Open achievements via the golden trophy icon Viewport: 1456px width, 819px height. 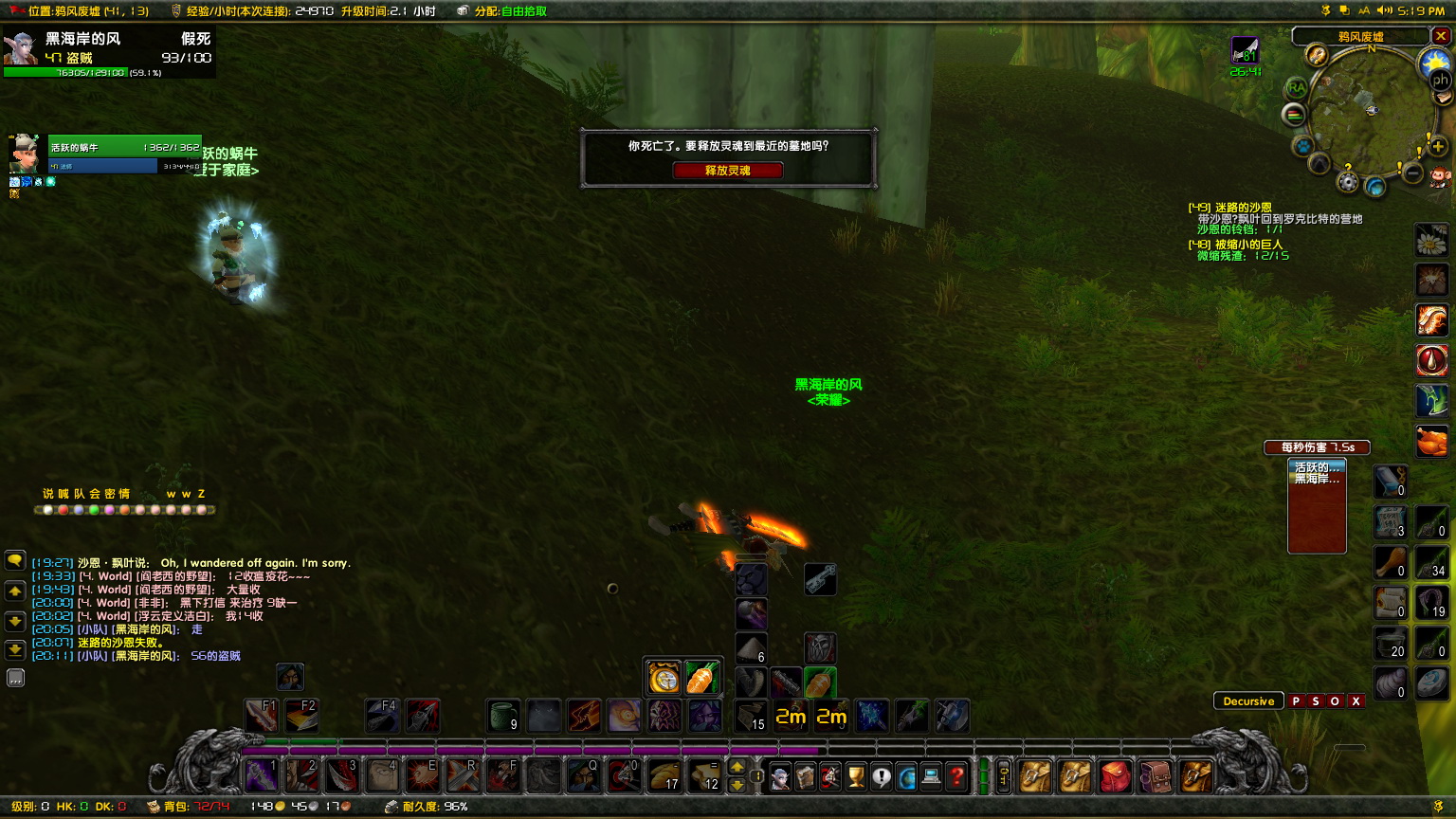point(855,777)
